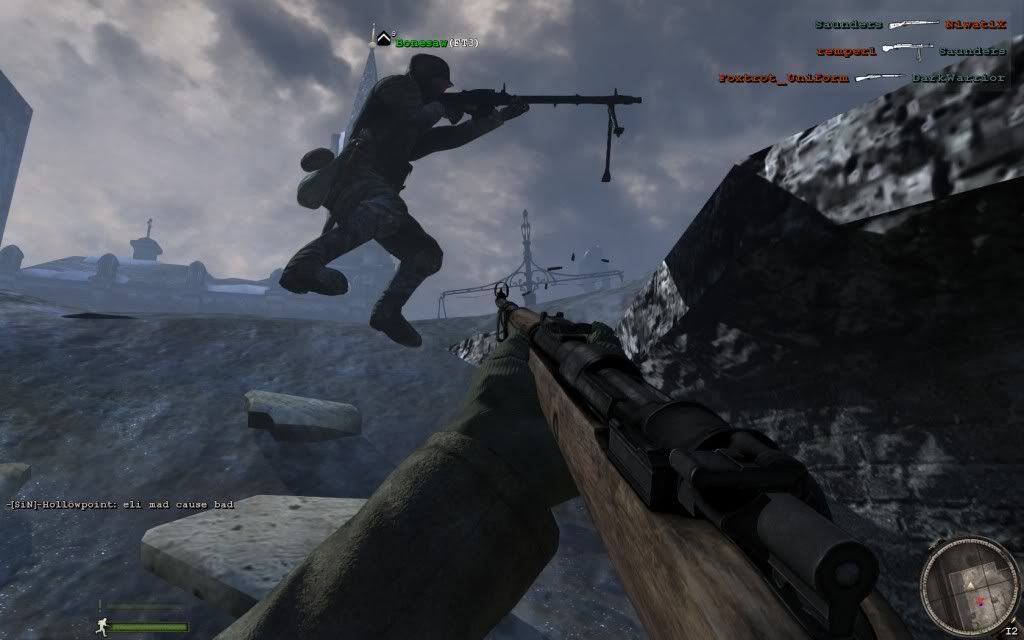Image resolution: width=1024 pixels, height=640 pixels.
Task: Select the running soldier stance icon
Action: pos(102,625)
